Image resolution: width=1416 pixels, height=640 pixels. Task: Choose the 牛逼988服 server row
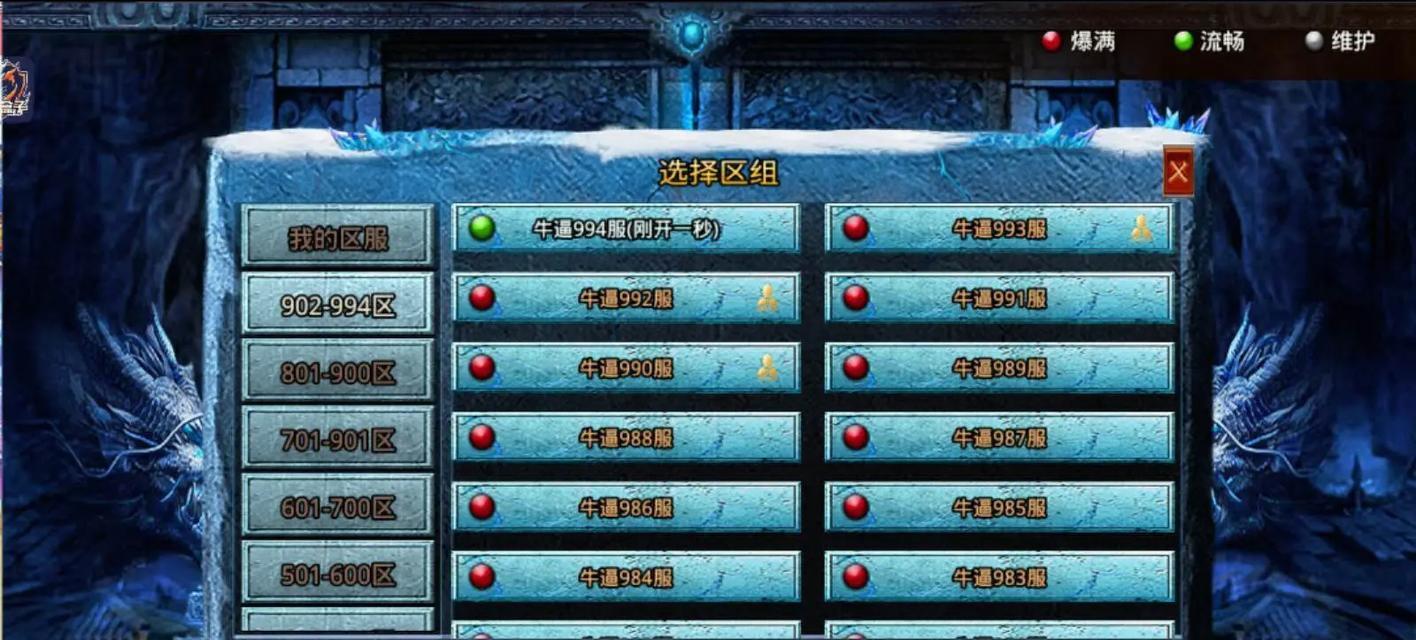click(x=626, y=438)
